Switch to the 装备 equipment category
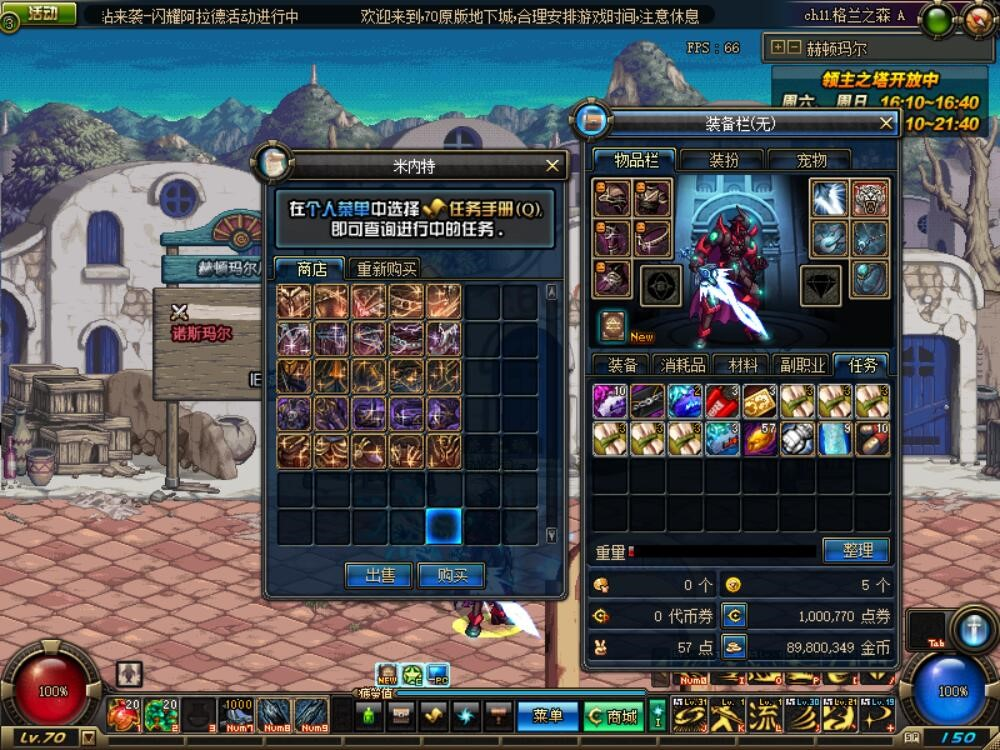Screen dimensions: 1000x750 (x=622, y=365)
